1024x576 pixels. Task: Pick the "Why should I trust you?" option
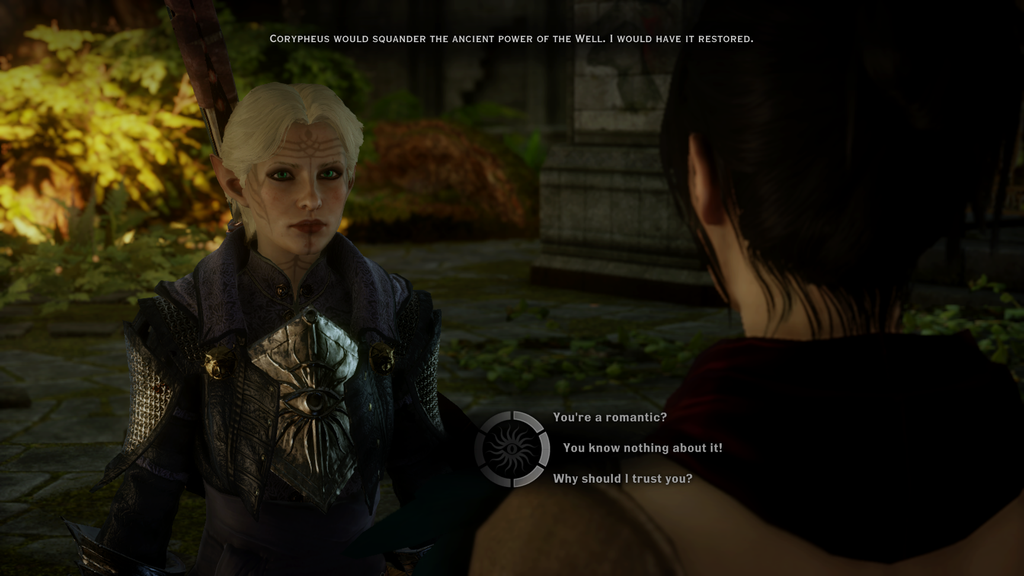(x=622, y=479)
